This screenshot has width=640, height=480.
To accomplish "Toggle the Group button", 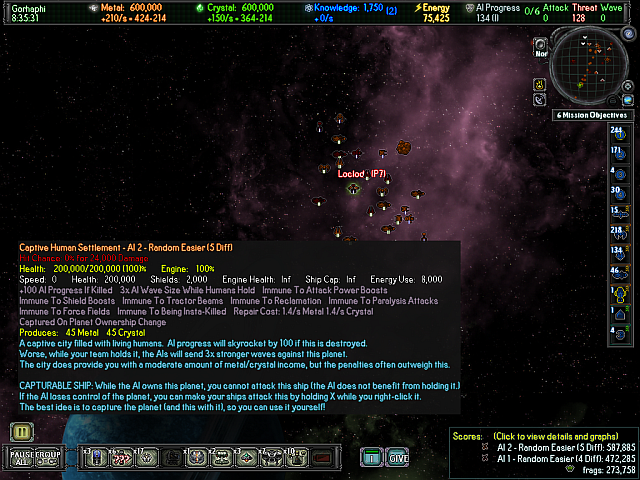I will point(49,457).
